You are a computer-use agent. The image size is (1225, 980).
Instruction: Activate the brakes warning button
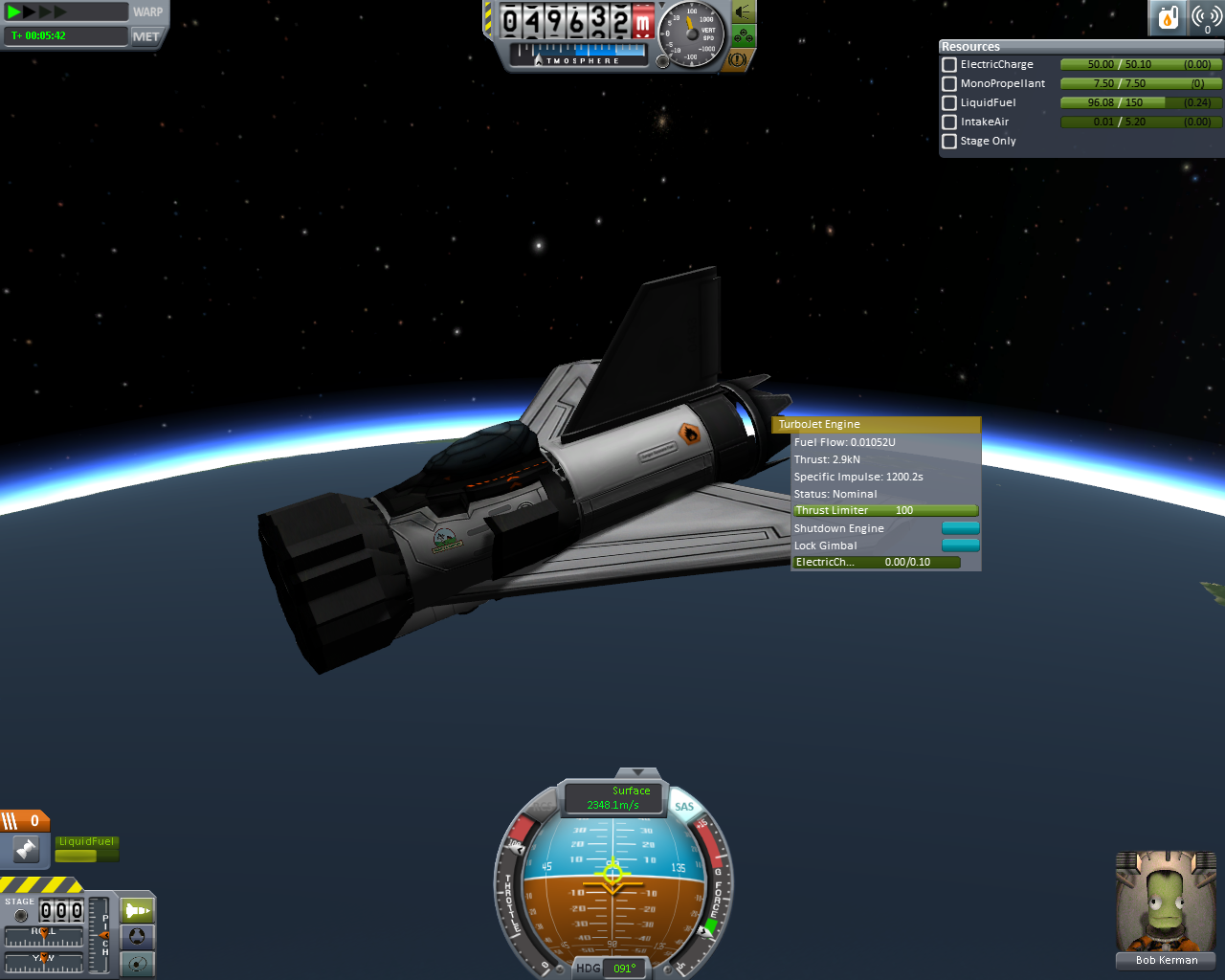tap(737, 59)
